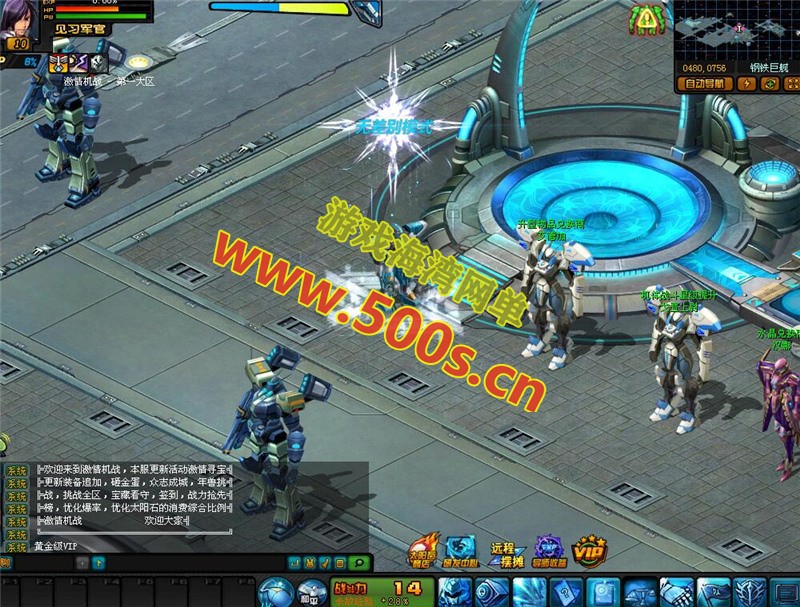Open the 导师收徒 mentor icon
The image size is (800, 607).
[548, 550]
